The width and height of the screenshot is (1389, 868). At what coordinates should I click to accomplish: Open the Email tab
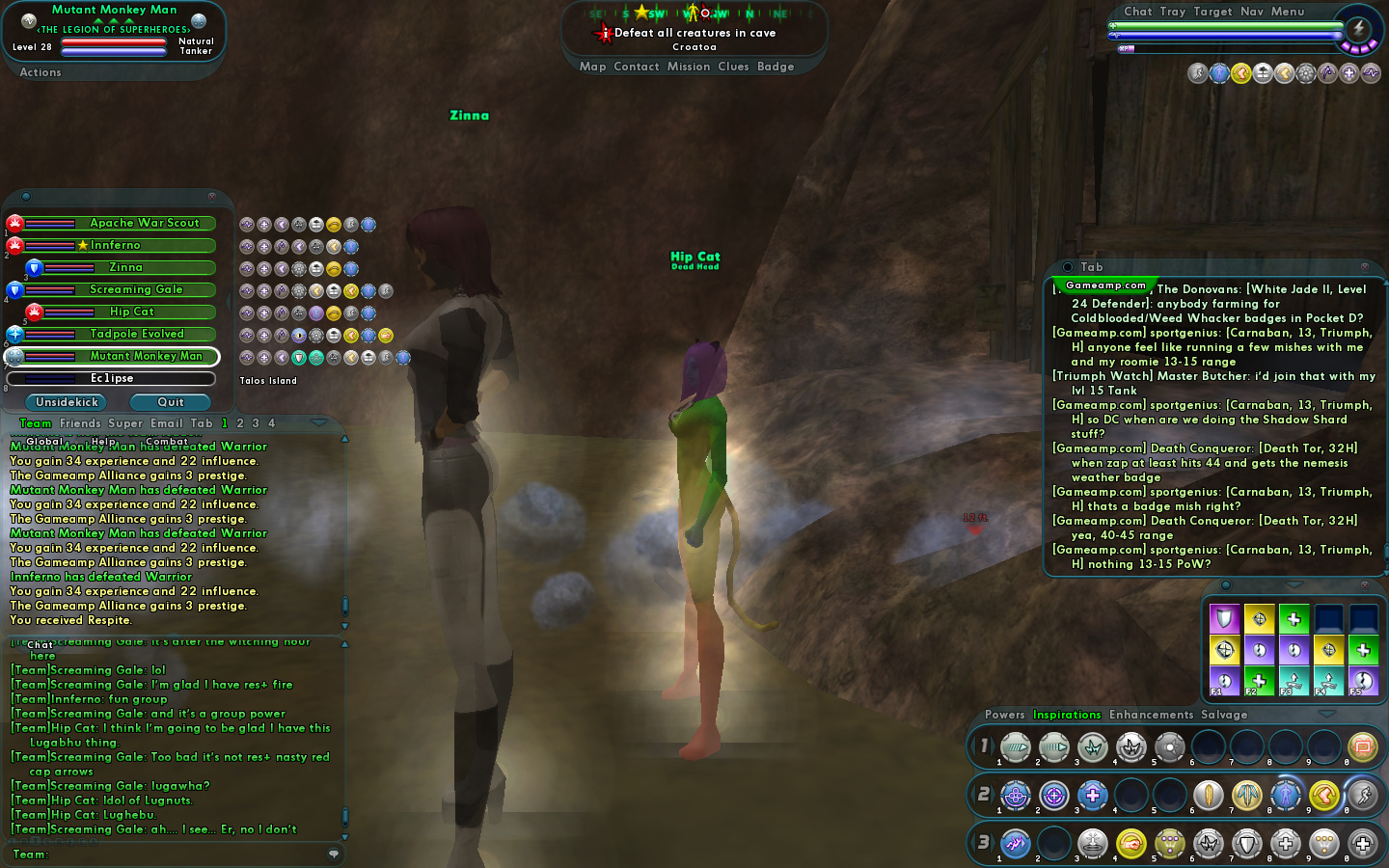(x=166, y=423)
